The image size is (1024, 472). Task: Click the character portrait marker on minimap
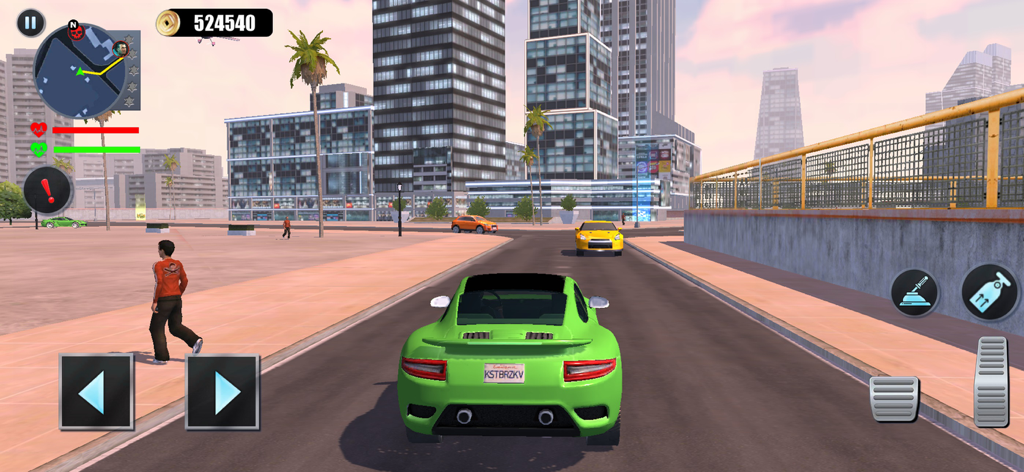121,48
